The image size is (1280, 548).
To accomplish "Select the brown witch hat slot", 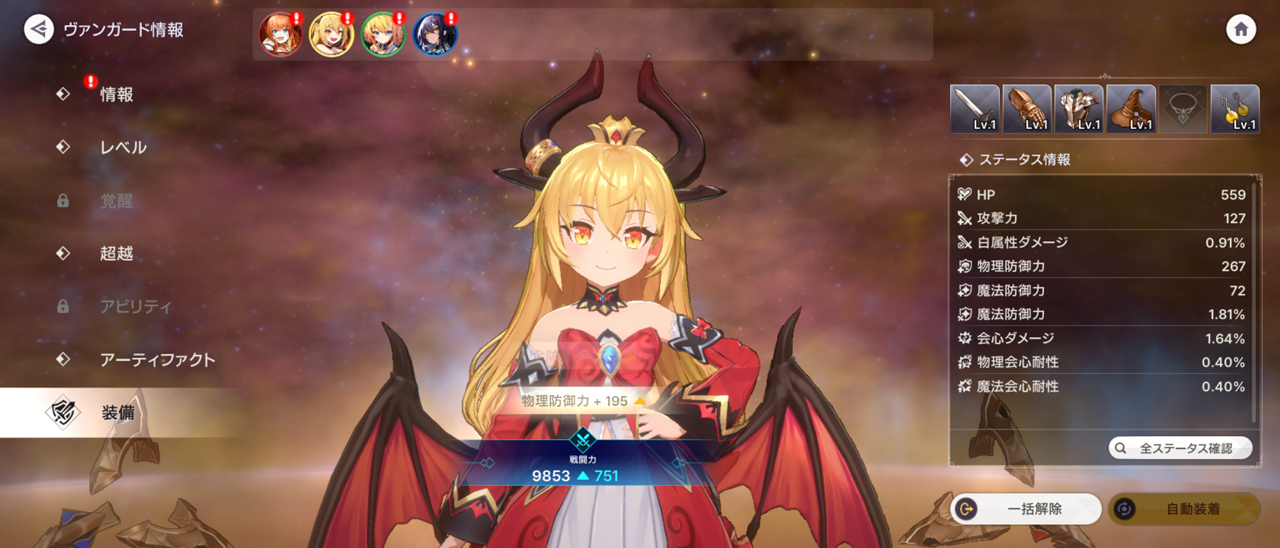I will pos(1130,109).
